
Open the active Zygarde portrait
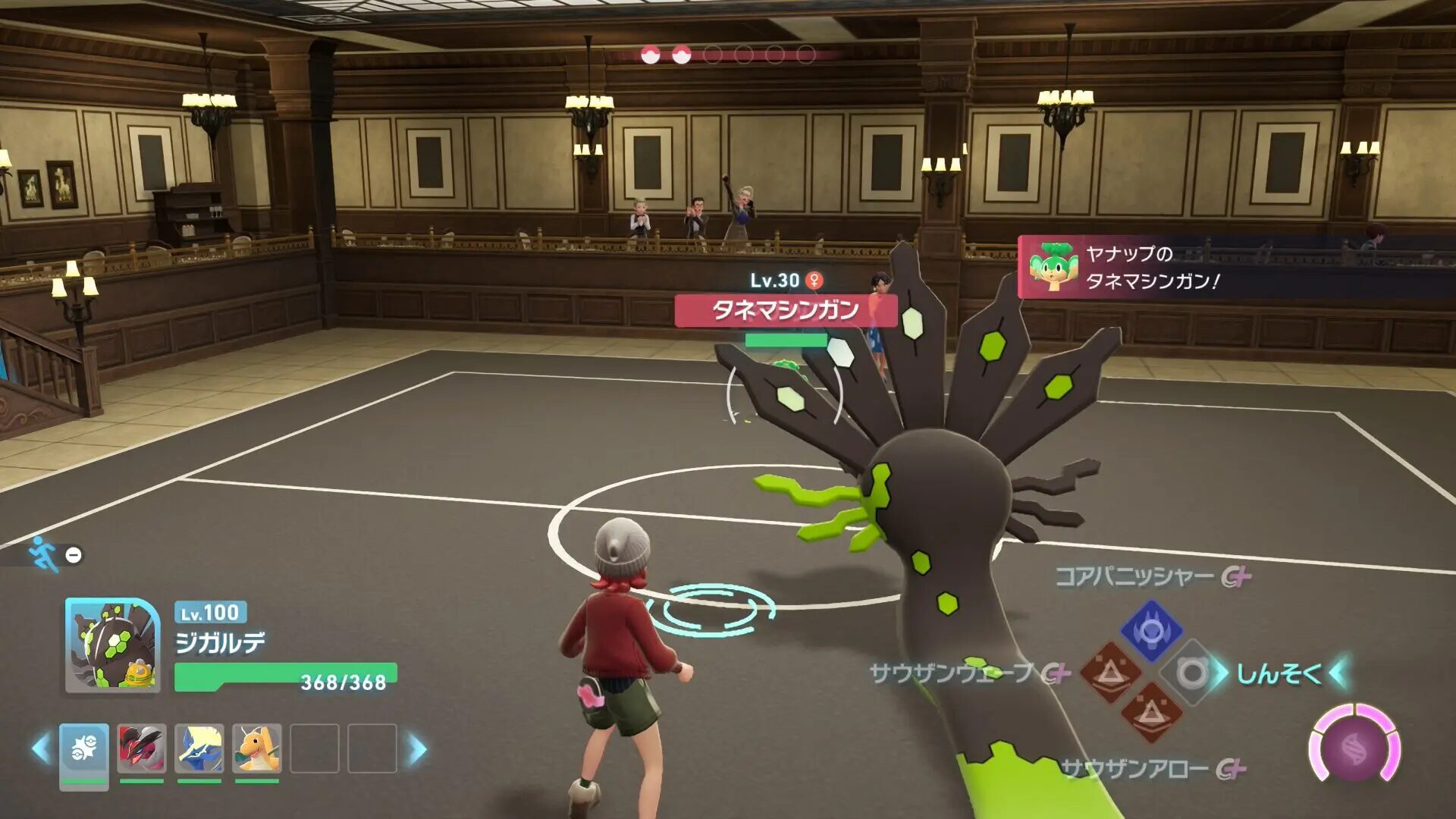coord(113,645)
